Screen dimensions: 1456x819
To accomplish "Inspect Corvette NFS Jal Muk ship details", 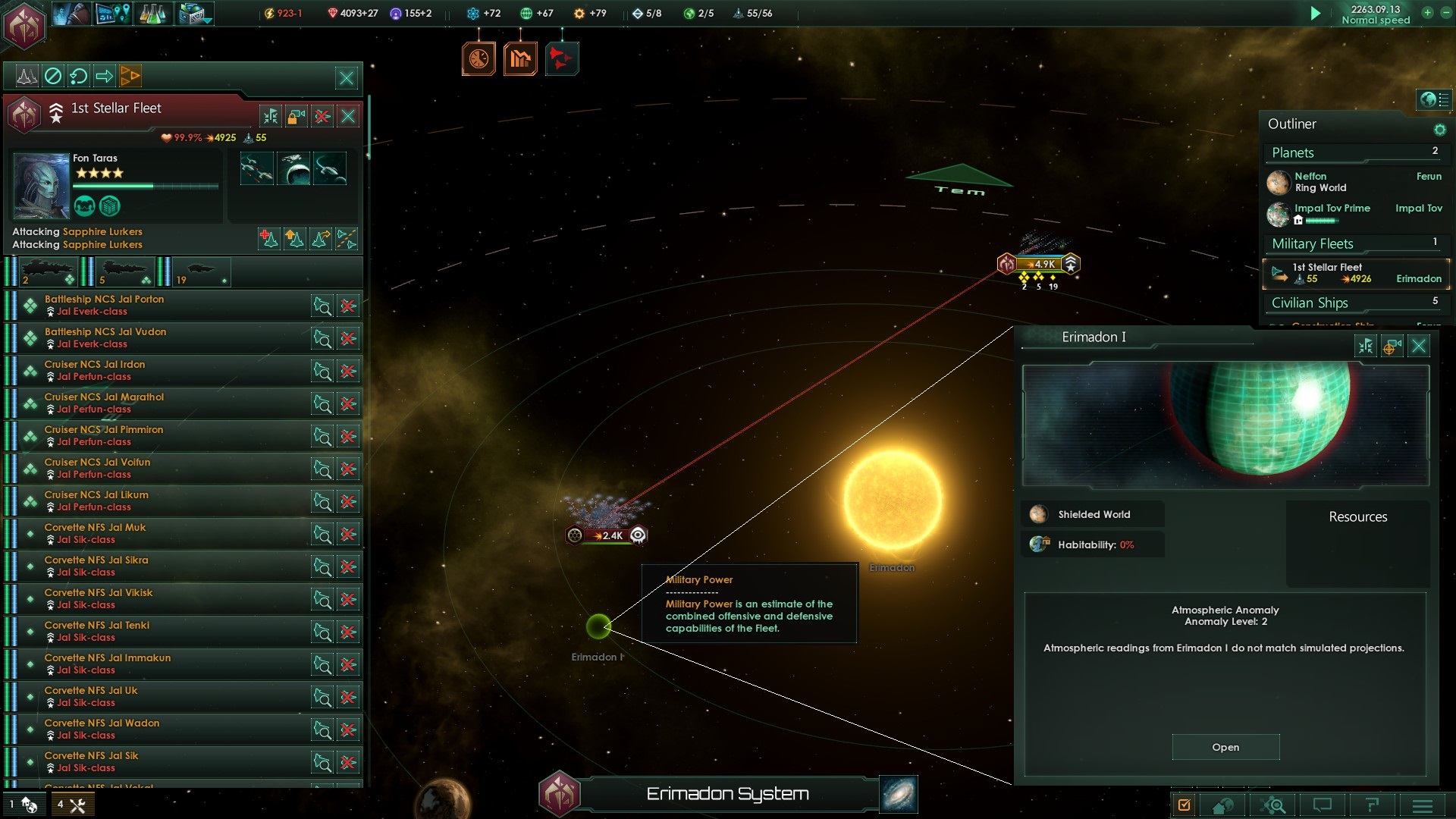I will [x=322, y=535].
